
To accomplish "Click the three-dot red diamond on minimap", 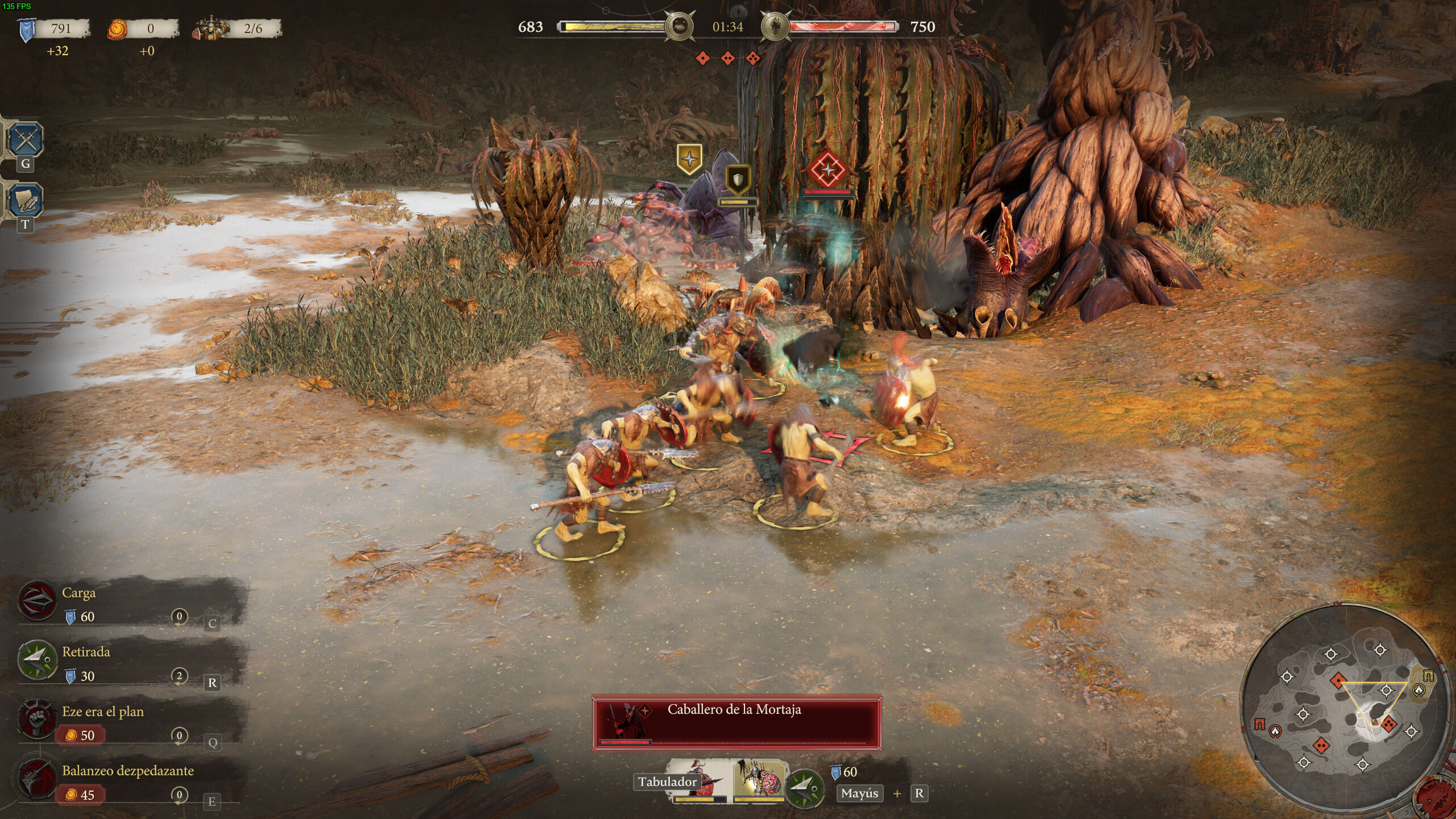I will coord(1388,725).
